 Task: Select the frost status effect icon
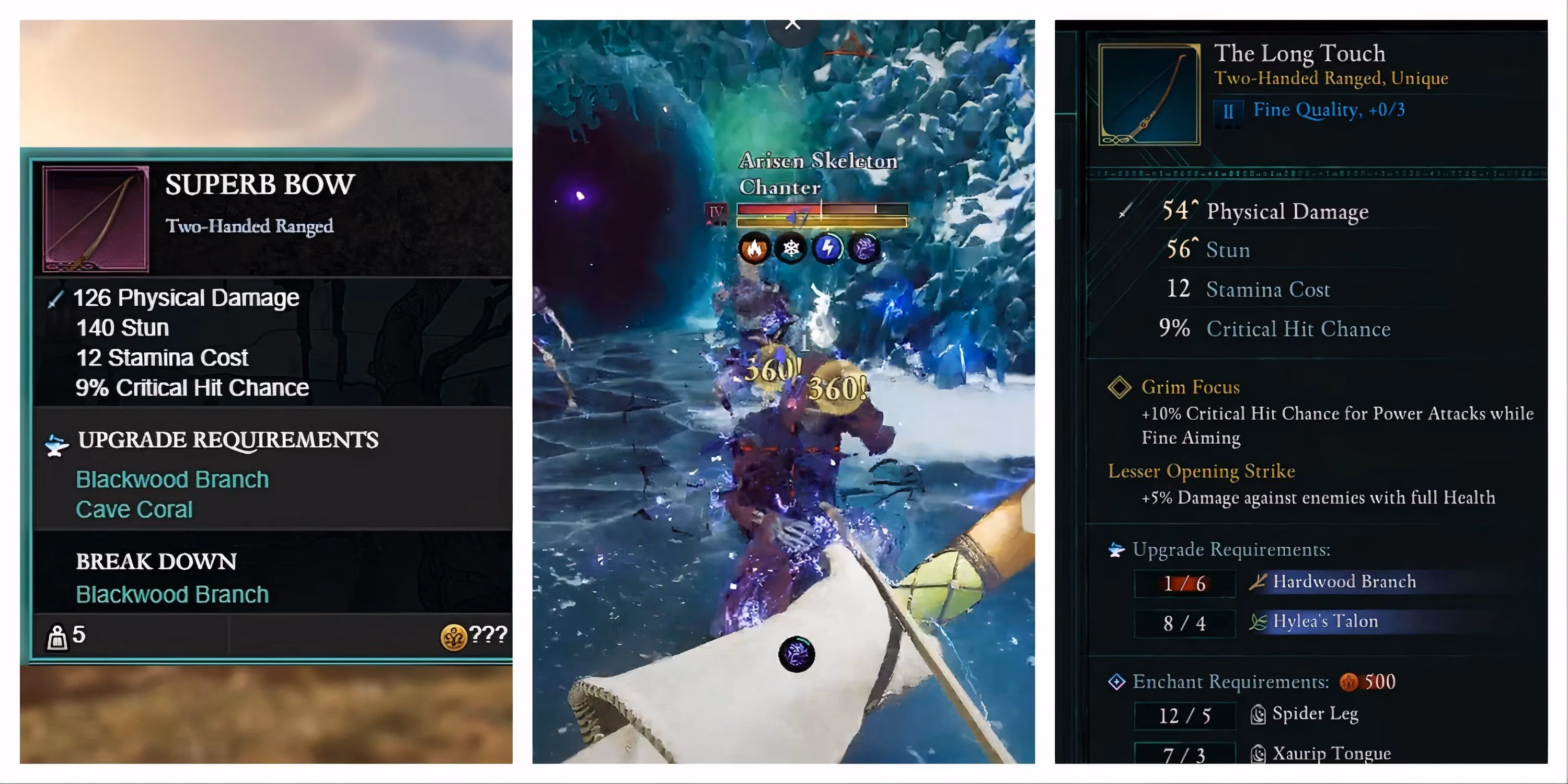coord(790,248)
